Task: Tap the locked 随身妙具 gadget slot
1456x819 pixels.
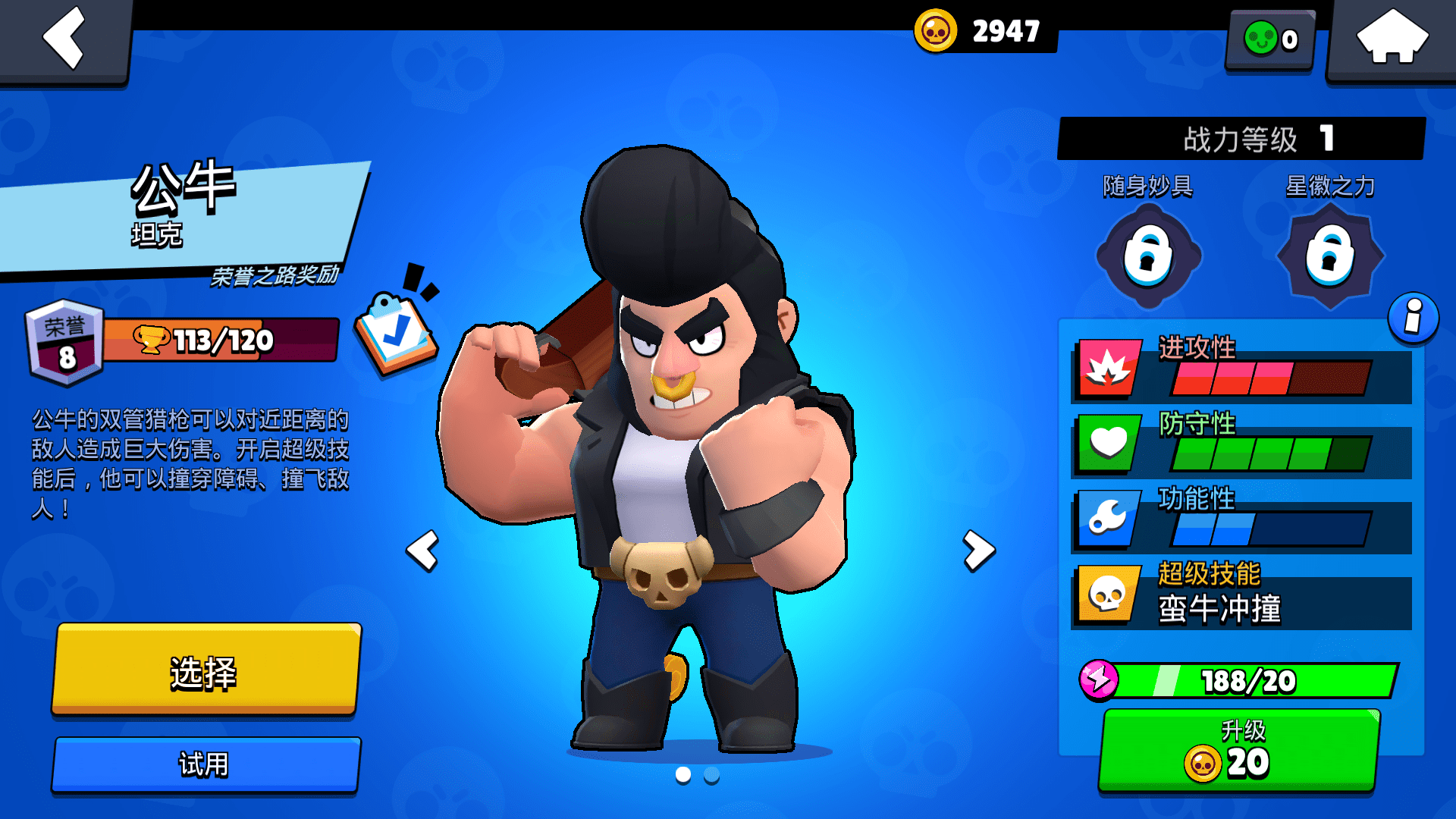Action: [1148, 256]
